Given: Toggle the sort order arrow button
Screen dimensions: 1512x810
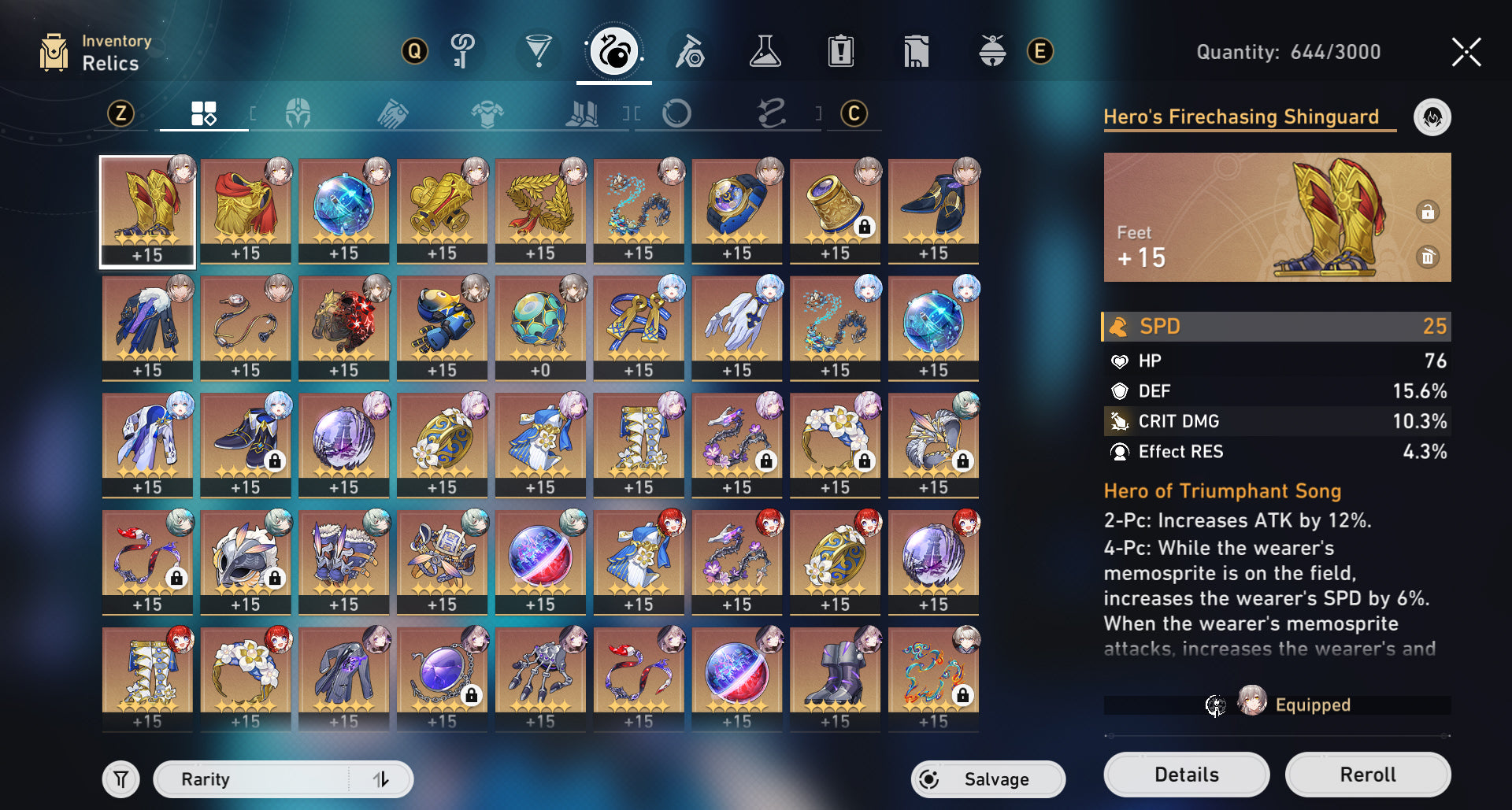Looking at the screenshot, I should 381,779.
